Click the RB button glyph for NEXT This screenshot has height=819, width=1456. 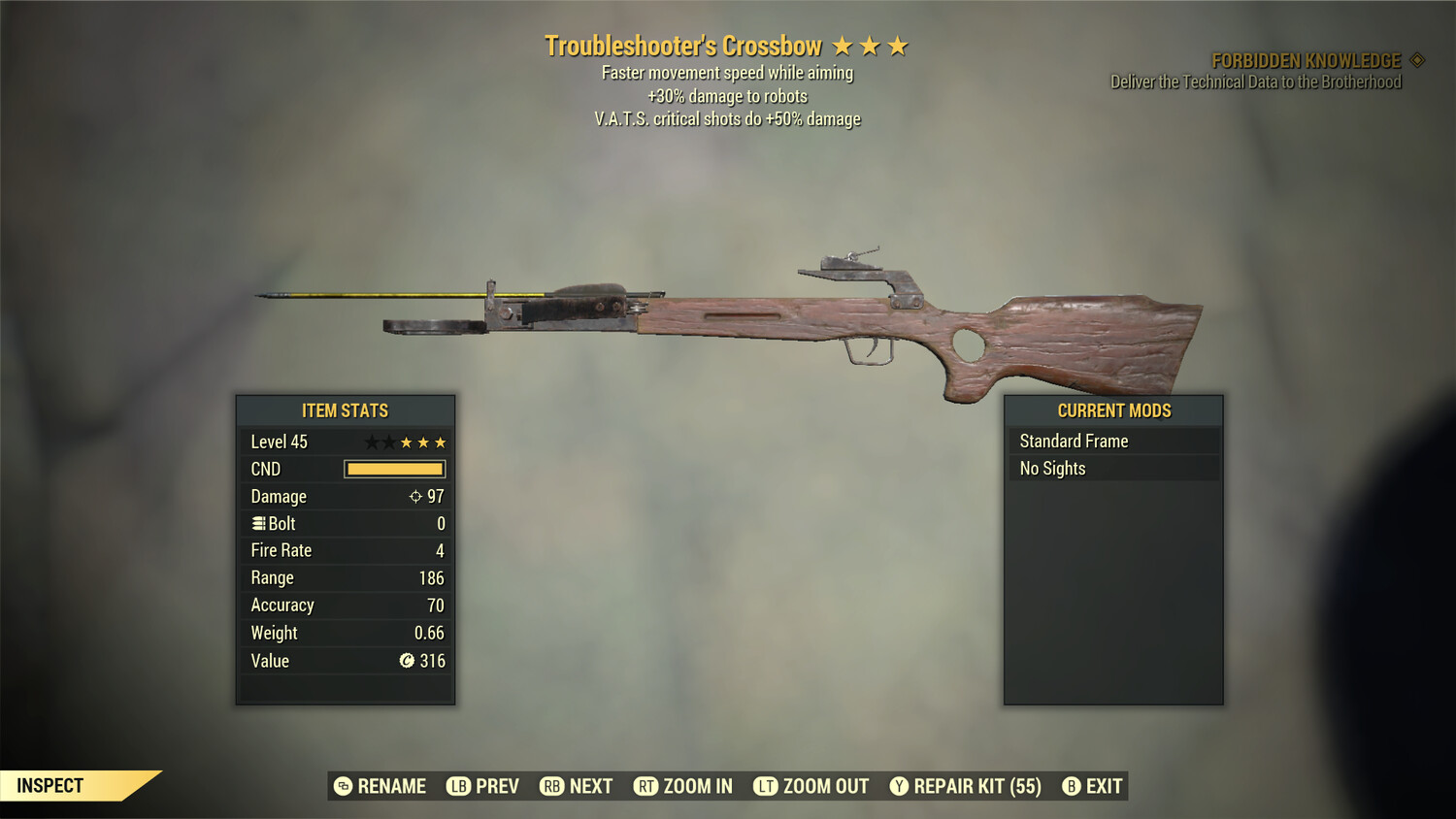550,786
